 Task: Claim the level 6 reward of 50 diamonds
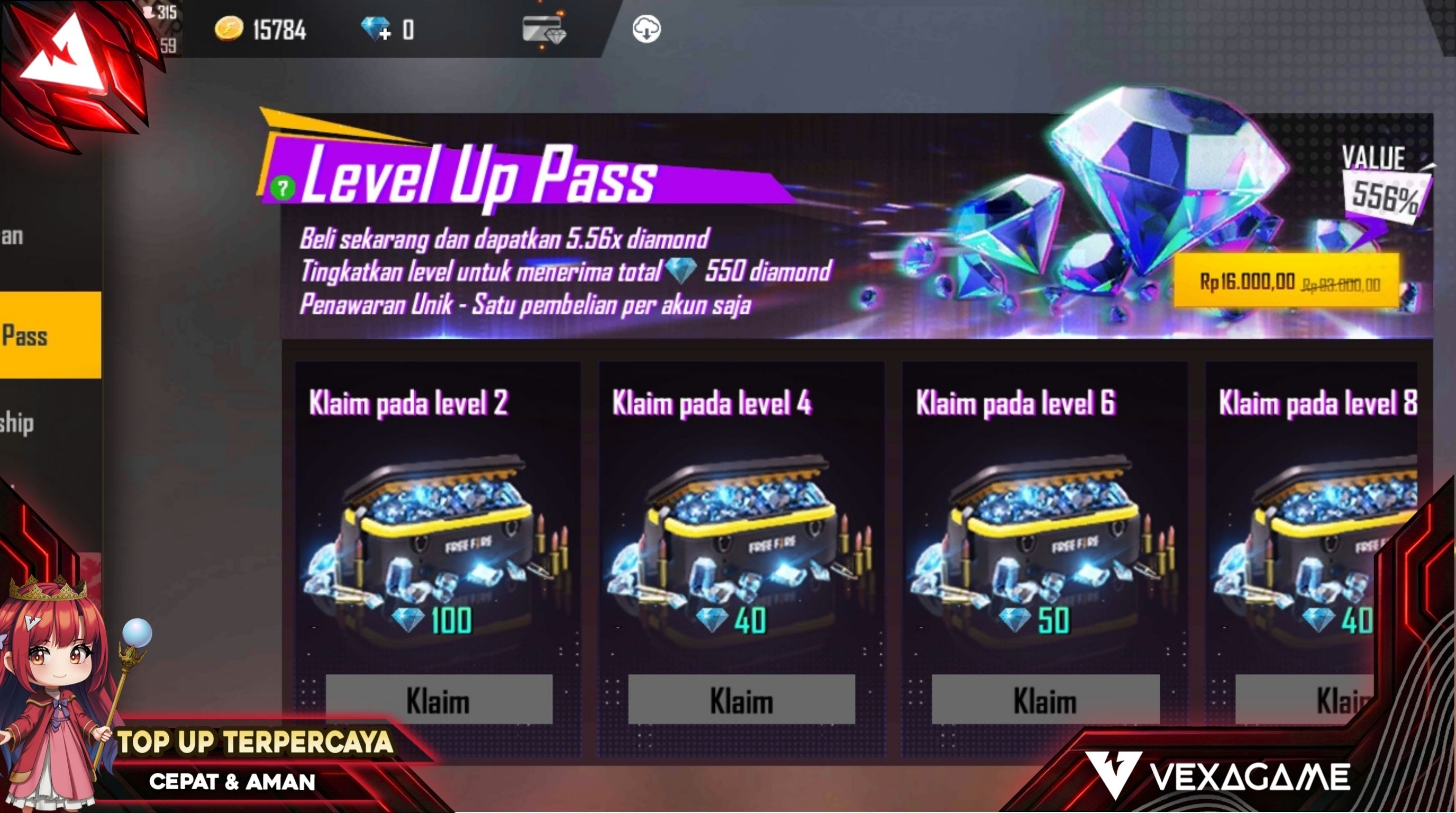pyautogui.click(x=1045, y=700)
